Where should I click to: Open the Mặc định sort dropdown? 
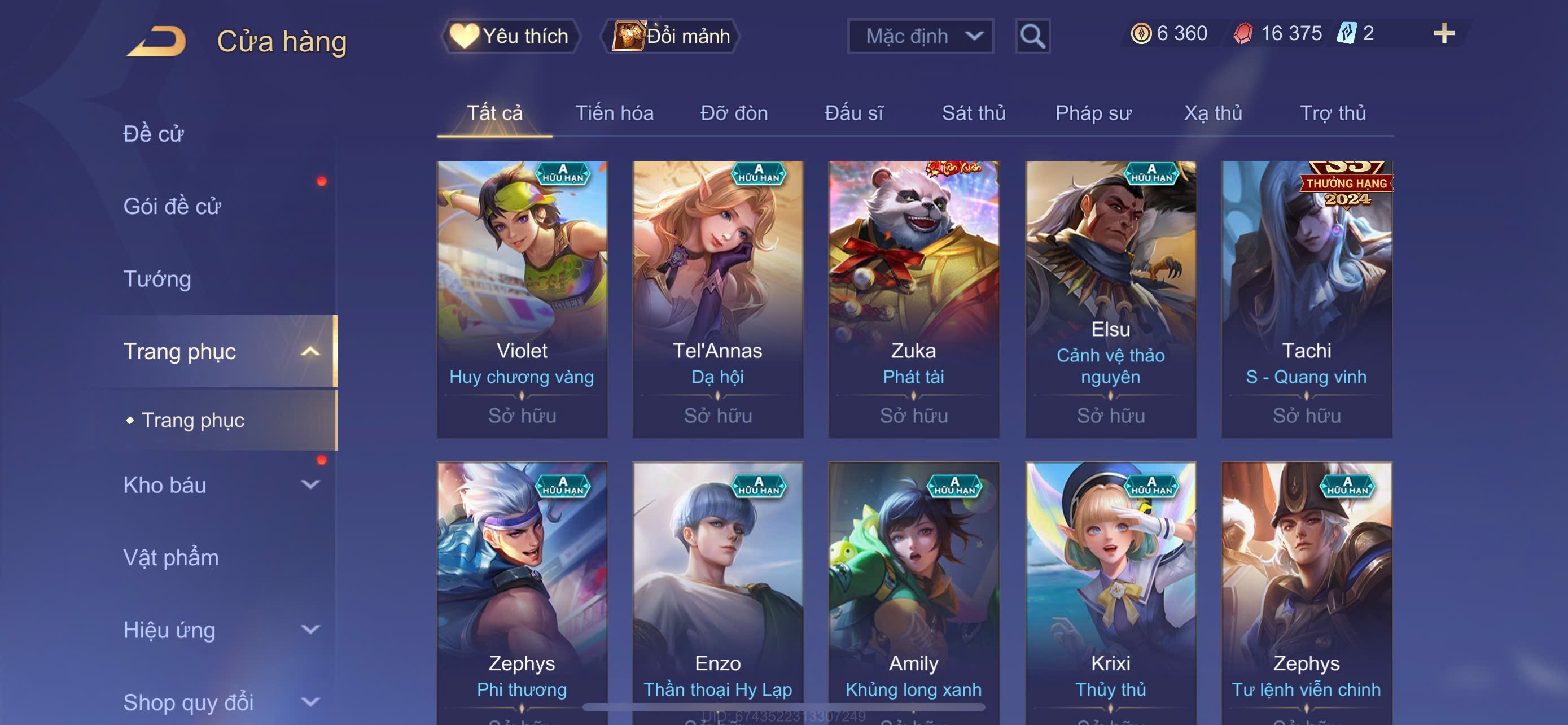tap(919, 37)
